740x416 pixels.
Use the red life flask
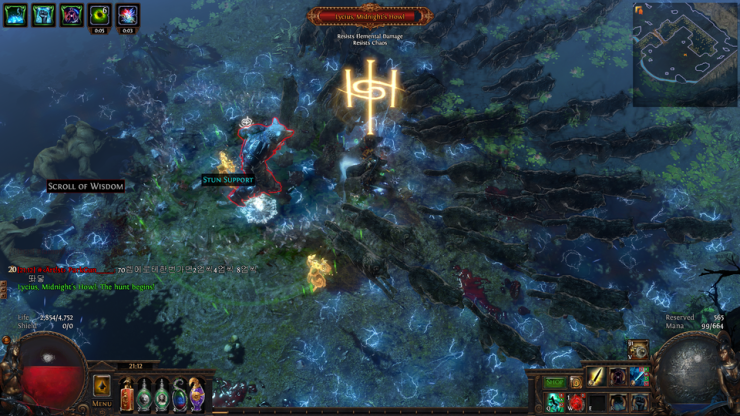click(127, 394)
